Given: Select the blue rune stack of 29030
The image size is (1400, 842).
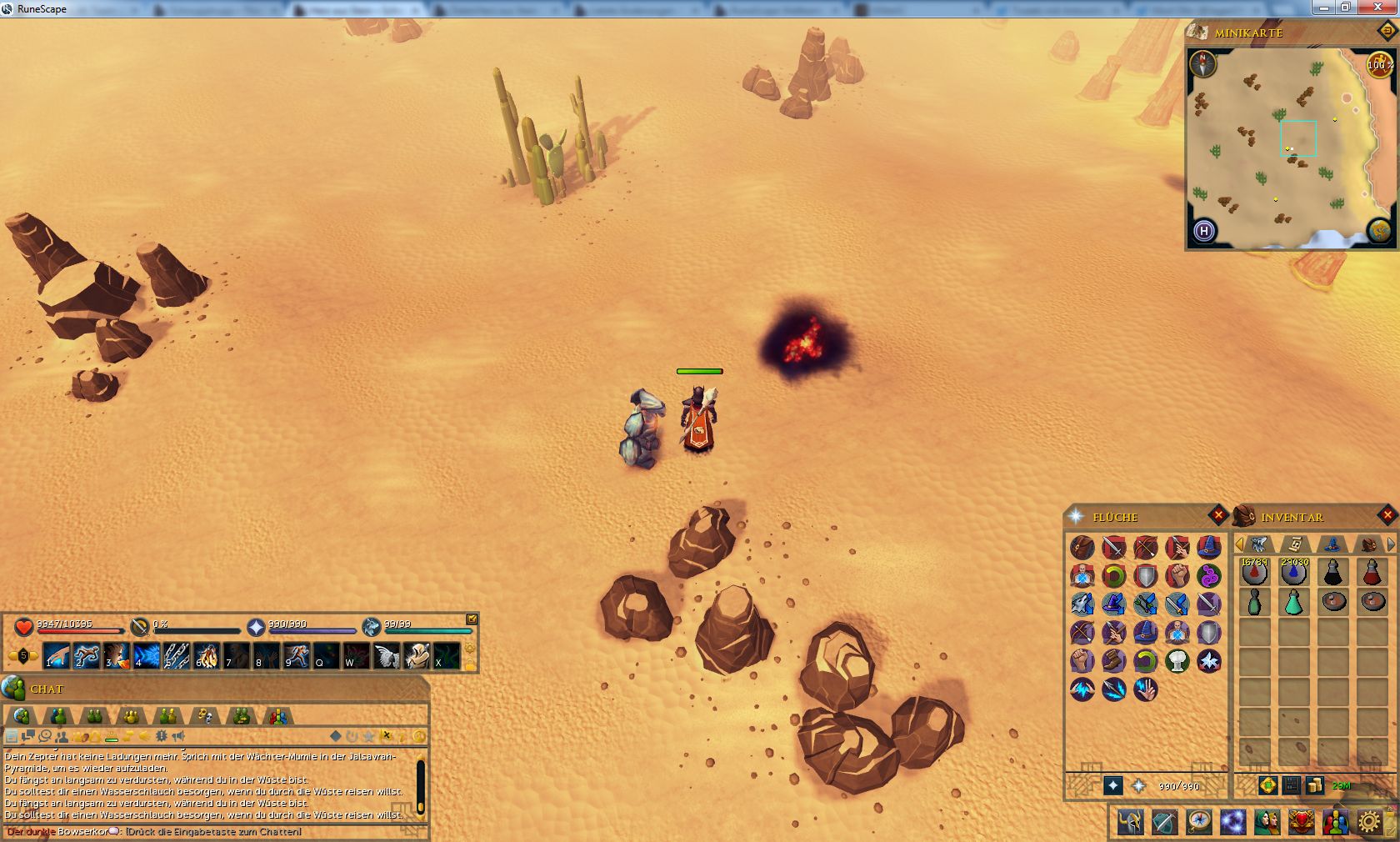Looking at the screenshot, I should point(1294,573).
